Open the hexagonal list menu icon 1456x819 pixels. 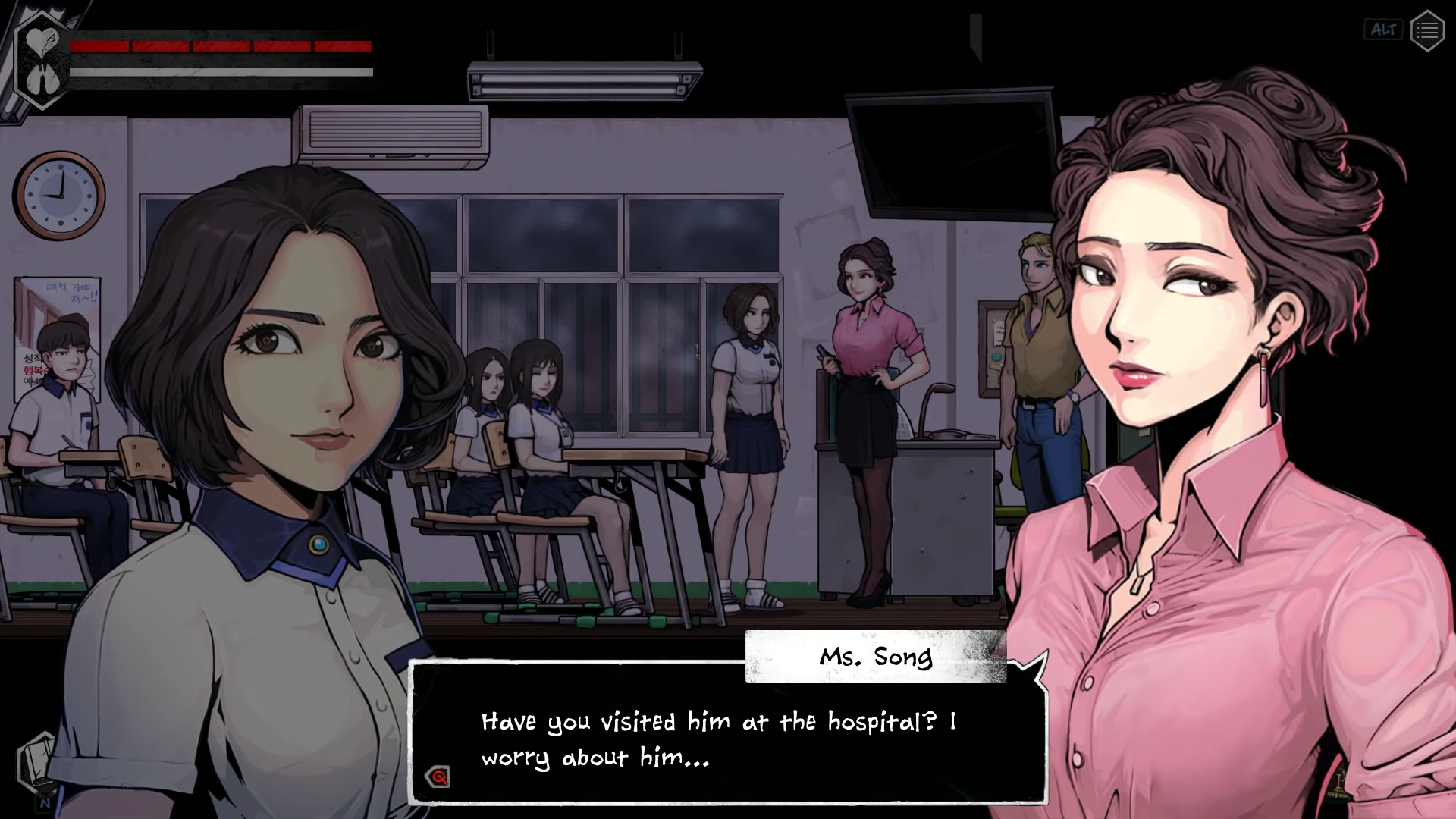[x=1426, y=30]
